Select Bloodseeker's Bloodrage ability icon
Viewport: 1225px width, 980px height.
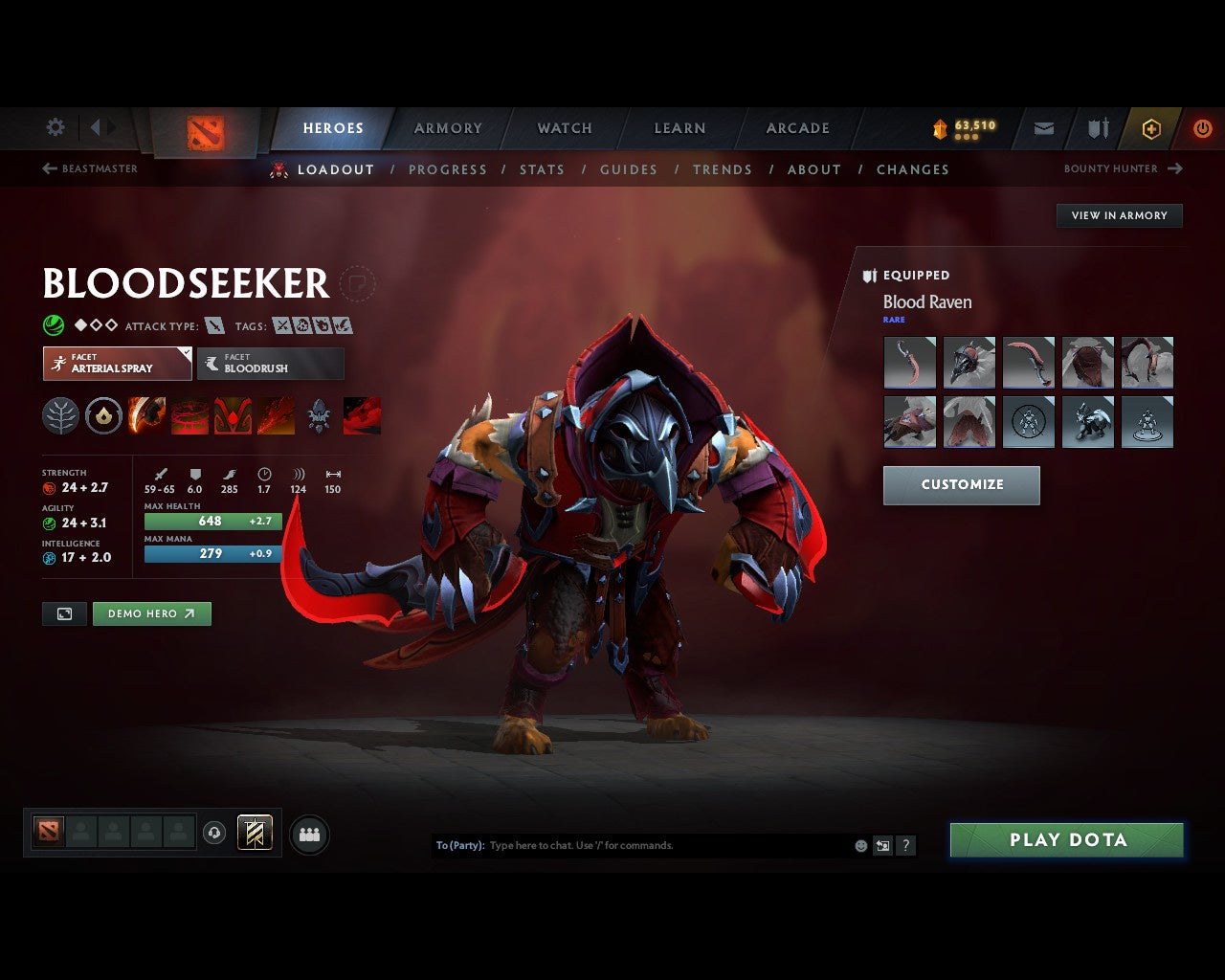click(x=146, y=415)
